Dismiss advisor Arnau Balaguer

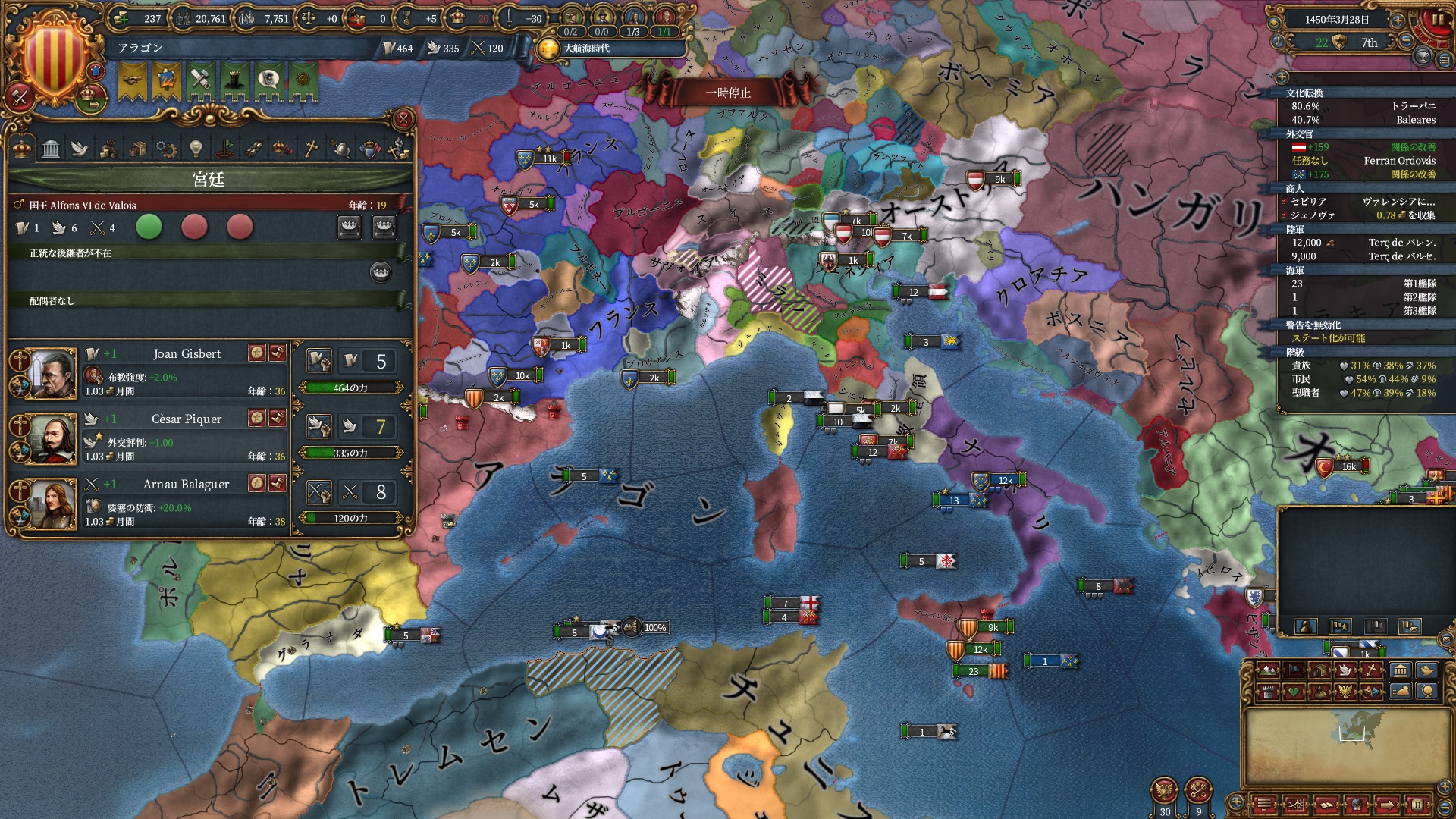(x=278, y=483)
